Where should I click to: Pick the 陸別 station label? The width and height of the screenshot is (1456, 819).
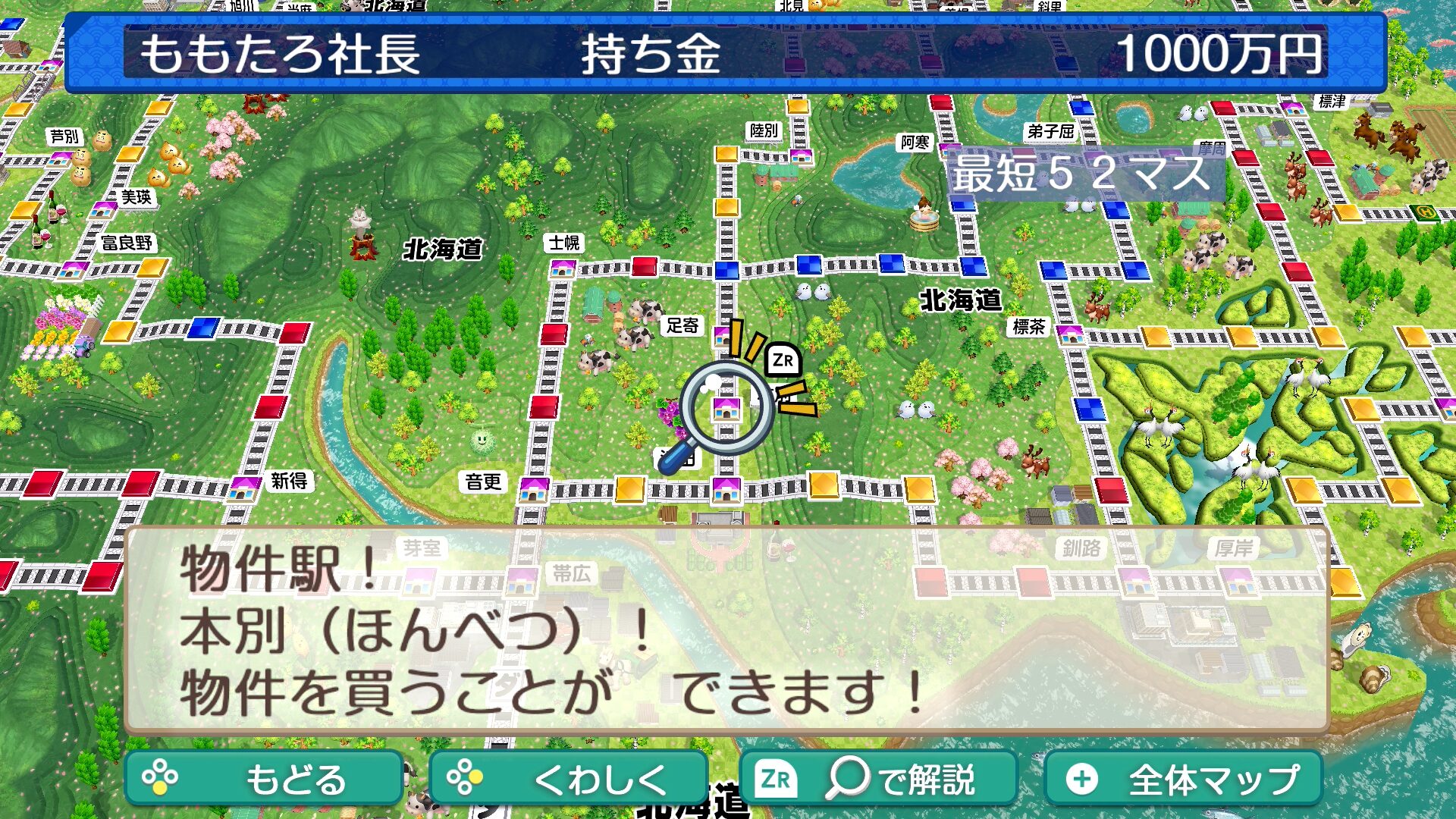coord(764,130)
